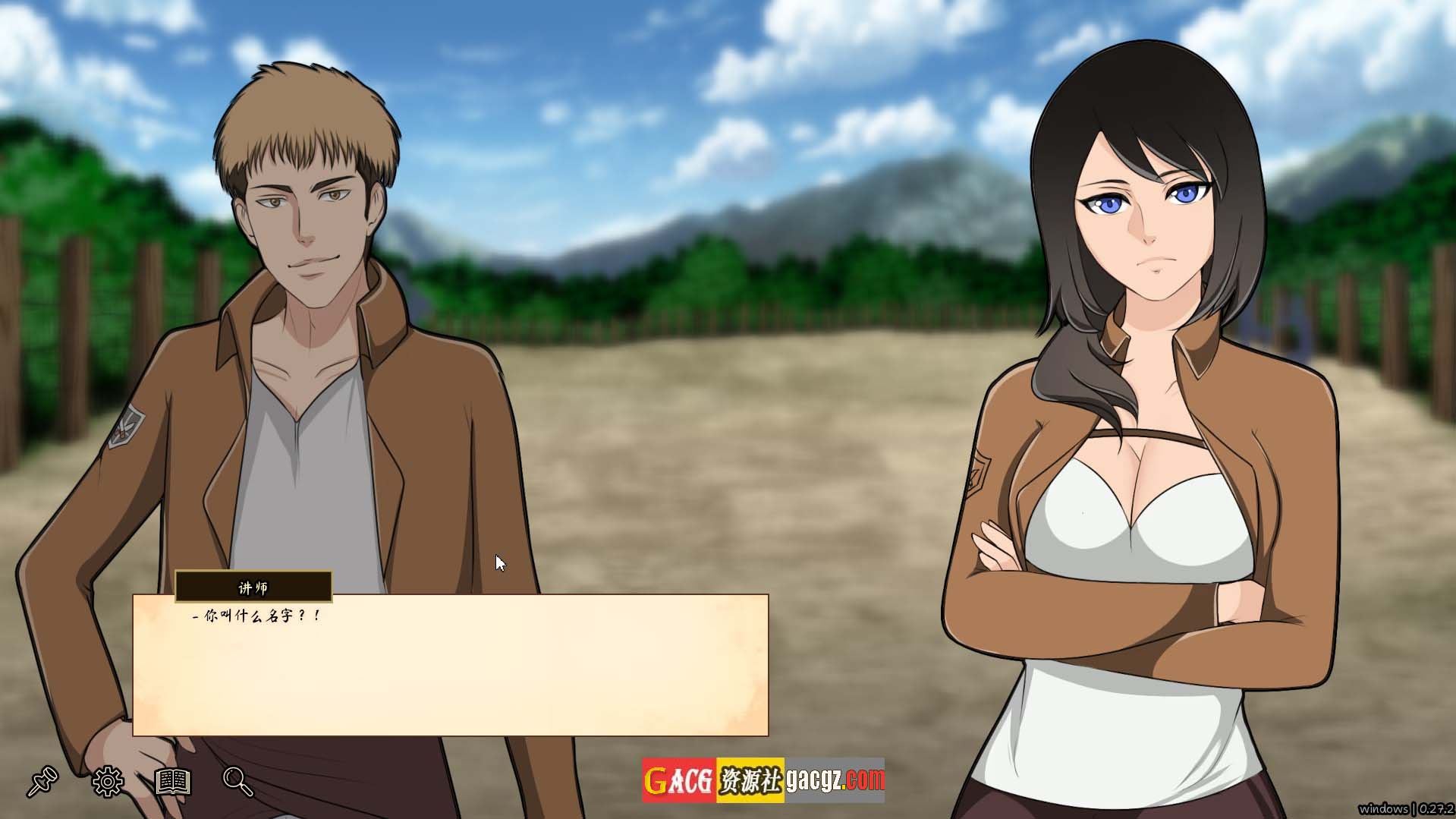Open settings with the gear icon
The height and width of the screenshot is (819, 1456).
pos(108,781)
